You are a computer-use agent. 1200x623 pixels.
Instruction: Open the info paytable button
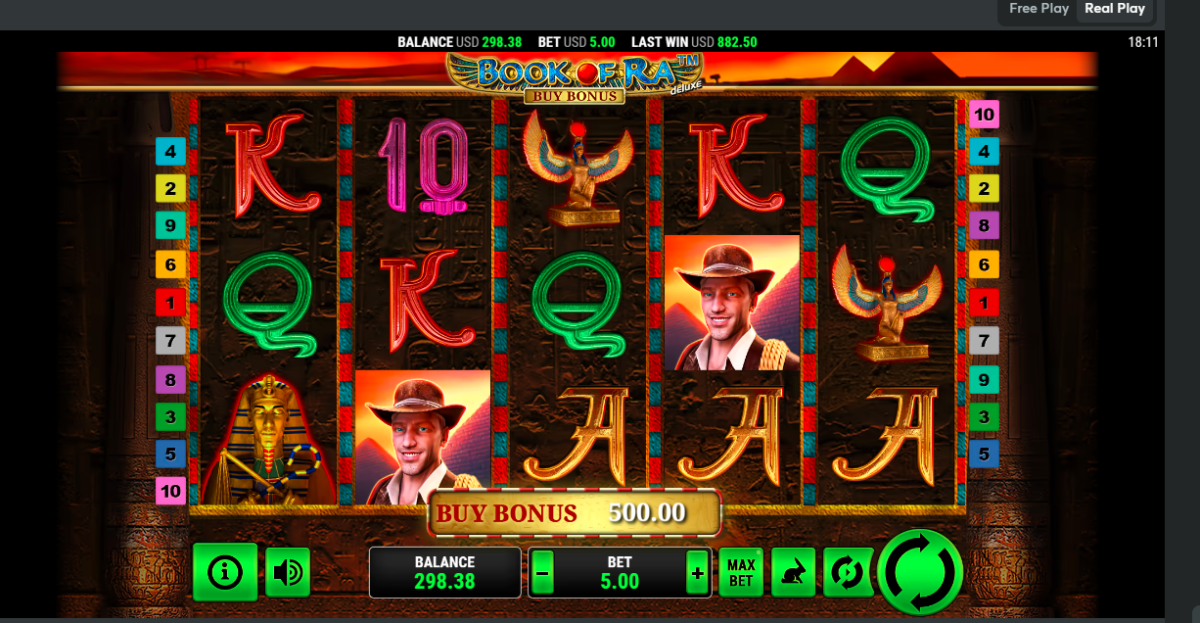pyautogui.click(x=225, y=572)
